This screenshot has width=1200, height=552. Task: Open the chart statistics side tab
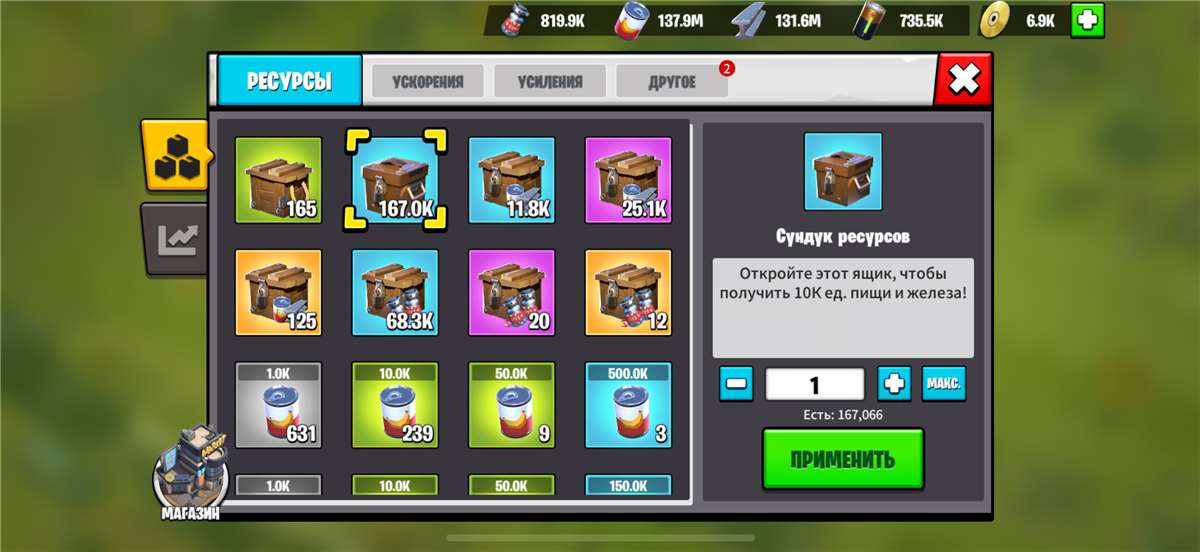coord(174,238)
